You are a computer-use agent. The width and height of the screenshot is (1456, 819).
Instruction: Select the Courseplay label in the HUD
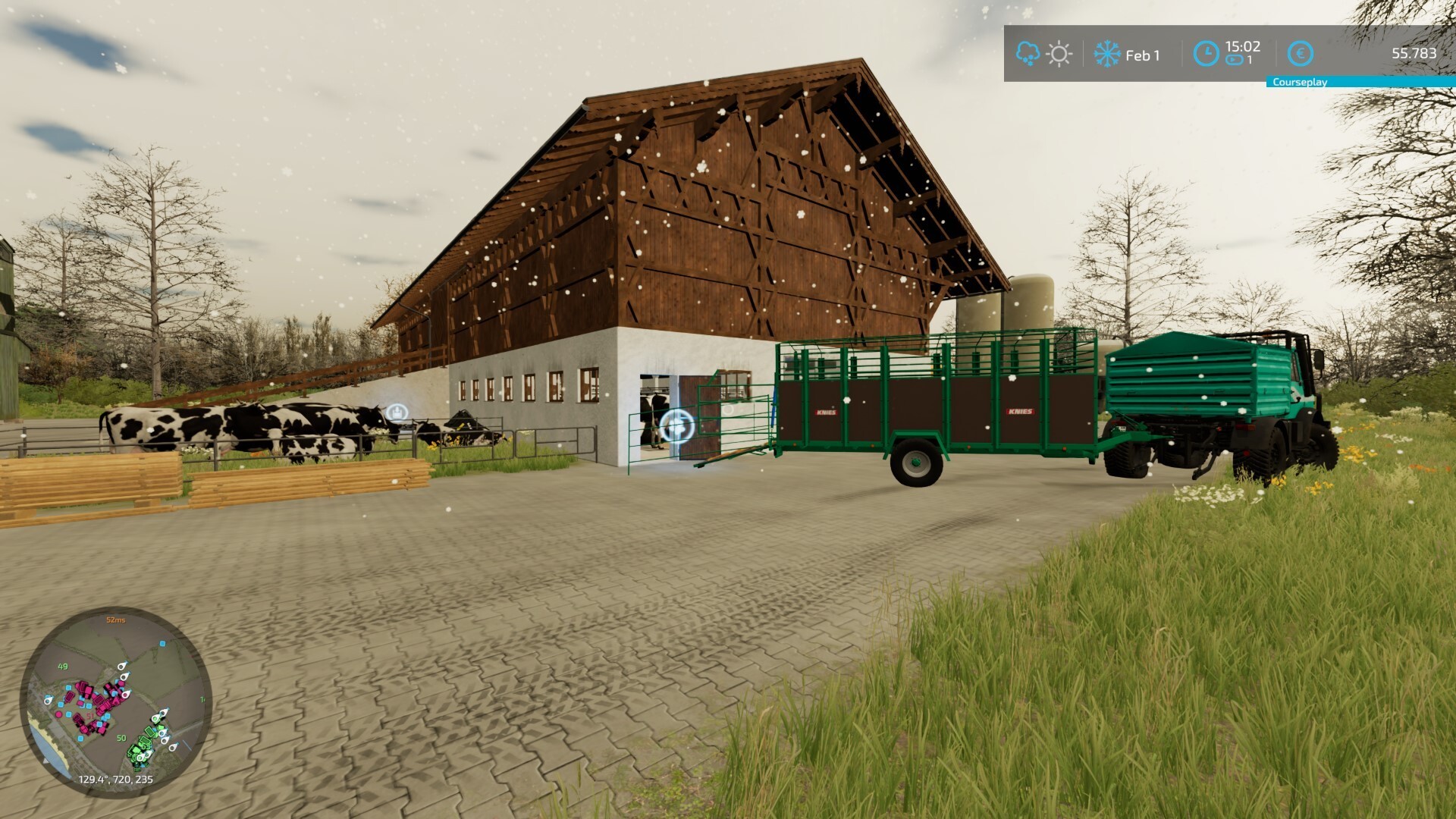coord(1299,83)
